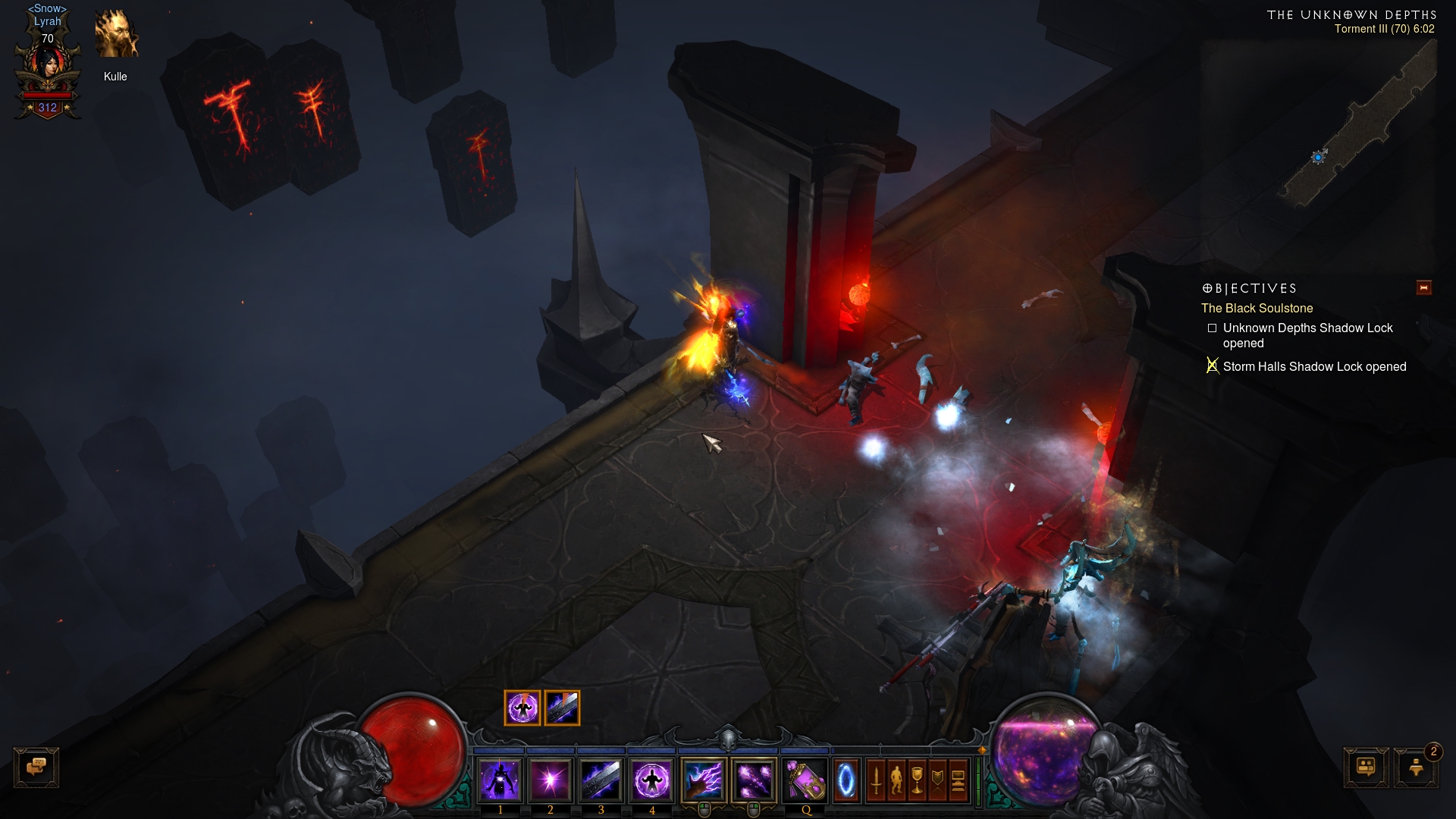Image resolution: width=1456 pixels, height=819 pixels.
Task: Select the Kulle follower portrait
Action: (116, 35)
